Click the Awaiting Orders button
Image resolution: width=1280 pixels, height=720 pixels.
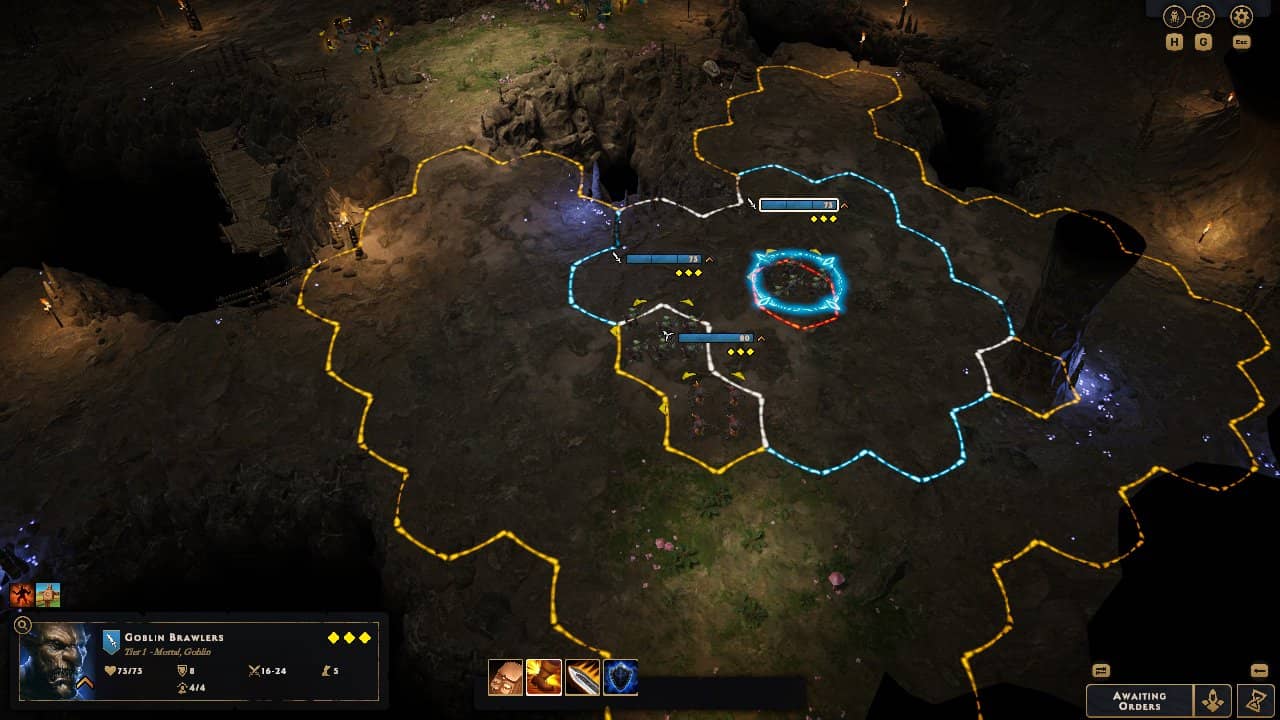tap(1139, 700)
